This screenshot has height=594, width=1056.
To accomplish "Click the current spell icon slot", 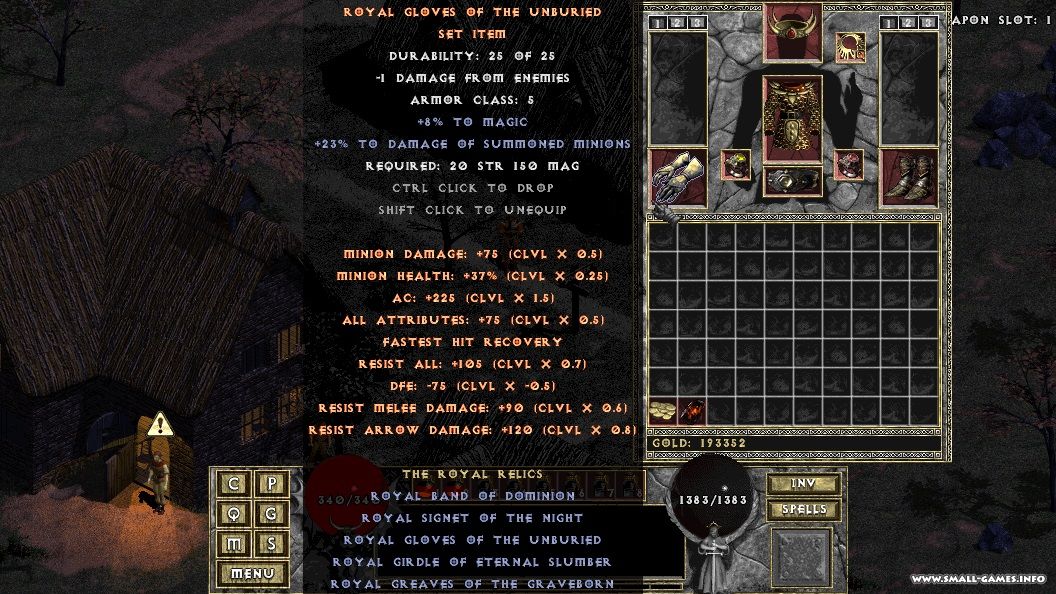I will [801, 557].
